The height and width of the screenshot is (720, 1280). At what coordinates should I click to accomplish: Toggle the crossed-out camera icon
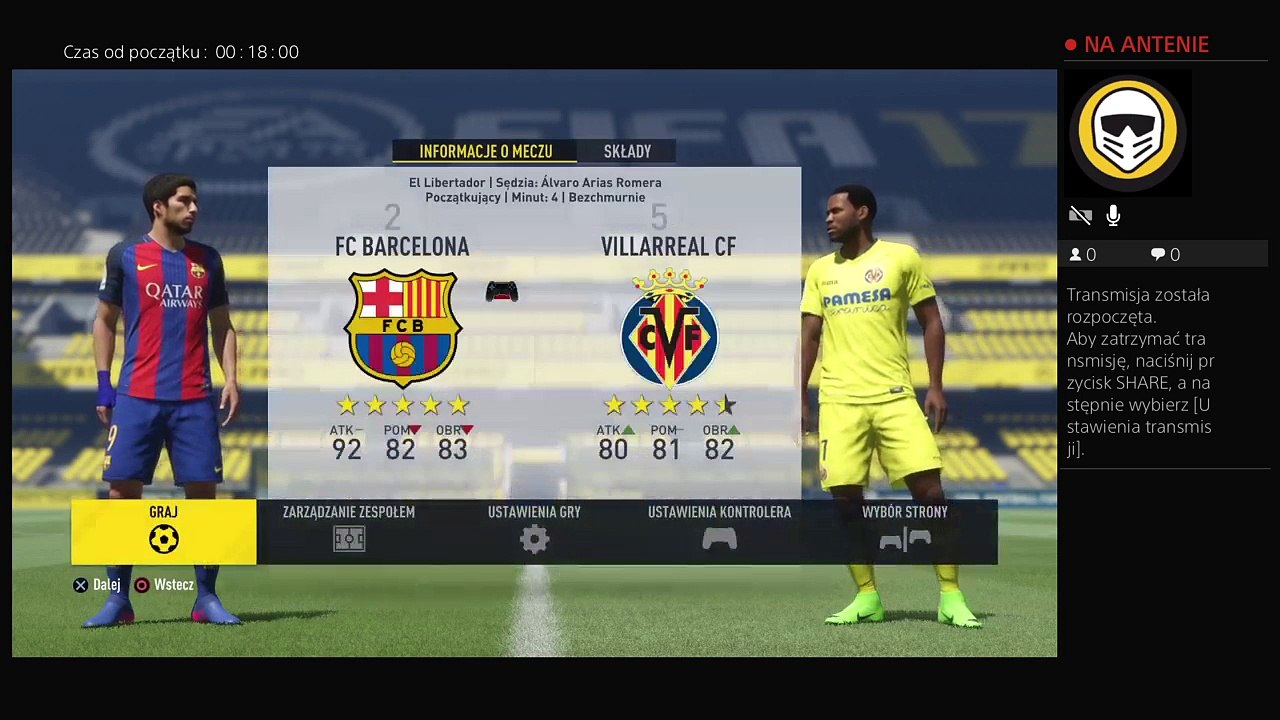[1080, 215]
